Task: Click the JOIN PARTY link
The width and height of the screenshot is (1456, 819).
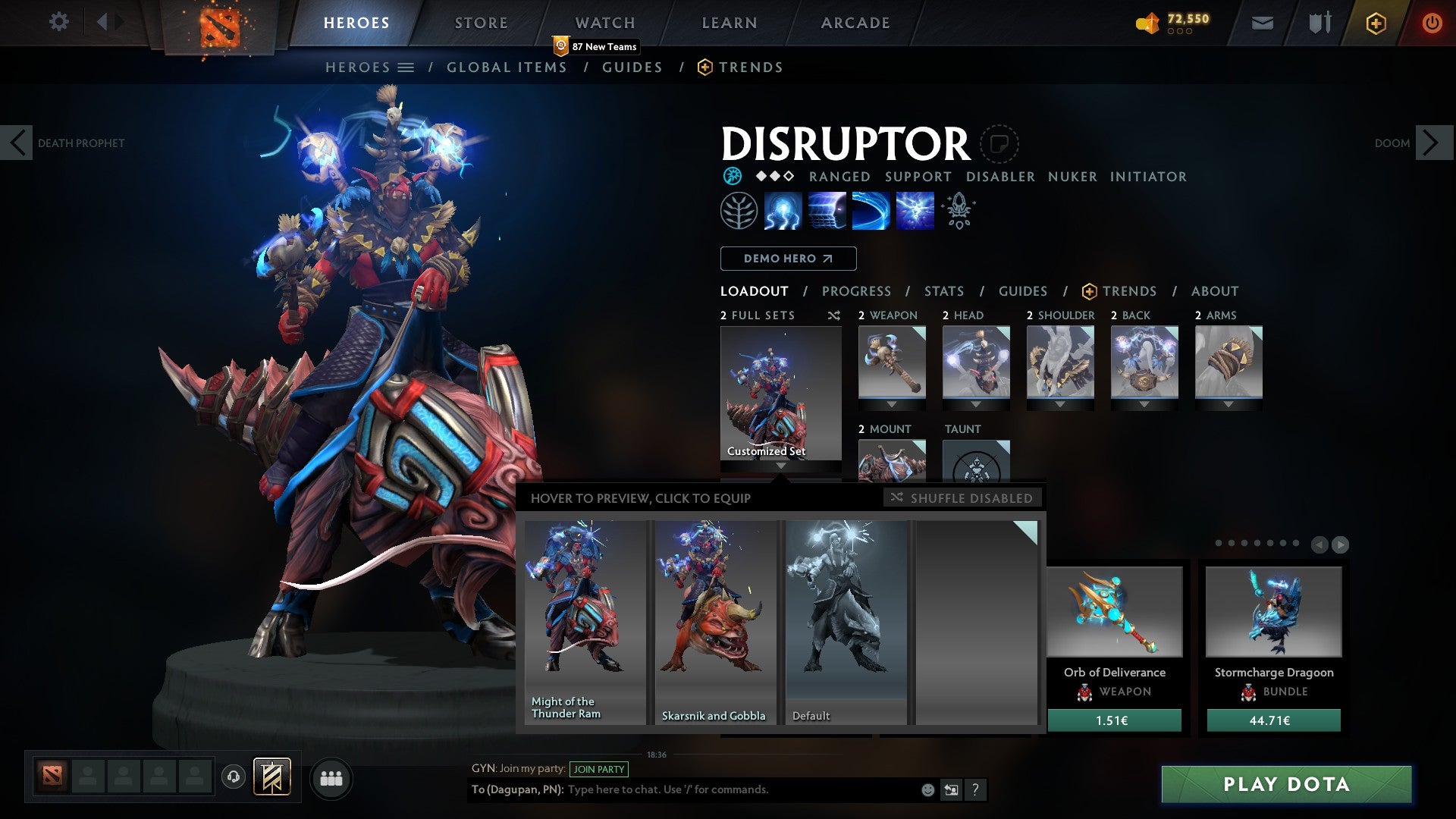Action: (x=598, y=769)
